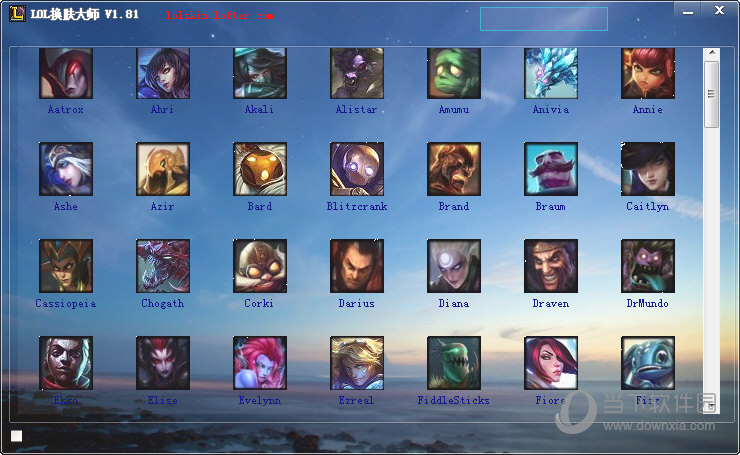Image resolution: width=740 pixels, height=455 pixels.
Task: Select Blitzcrank from the list
Action: click(x=357, y=168)
